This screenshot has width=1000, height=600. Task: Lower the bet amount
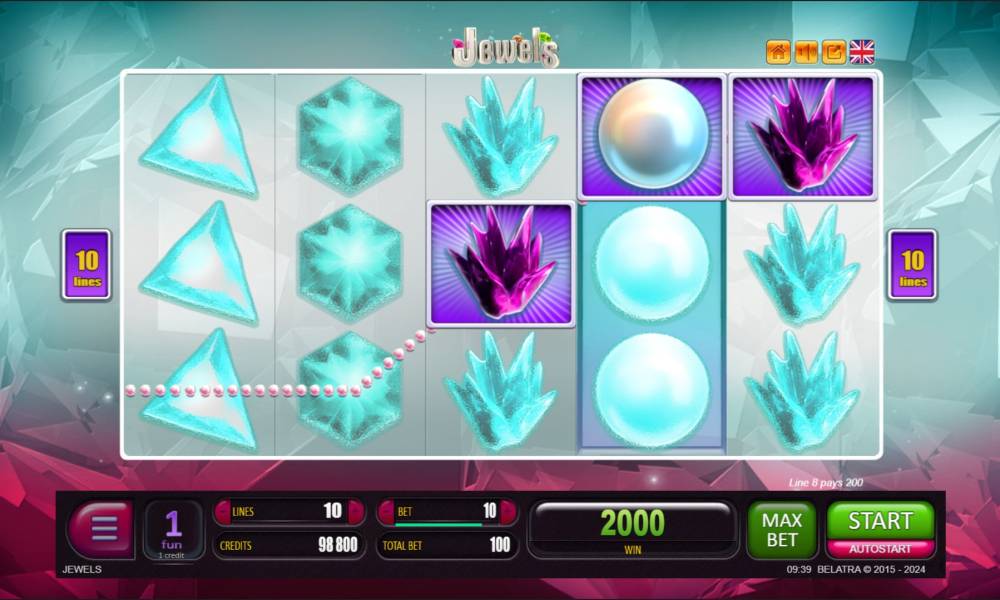(x=386, y=512)
